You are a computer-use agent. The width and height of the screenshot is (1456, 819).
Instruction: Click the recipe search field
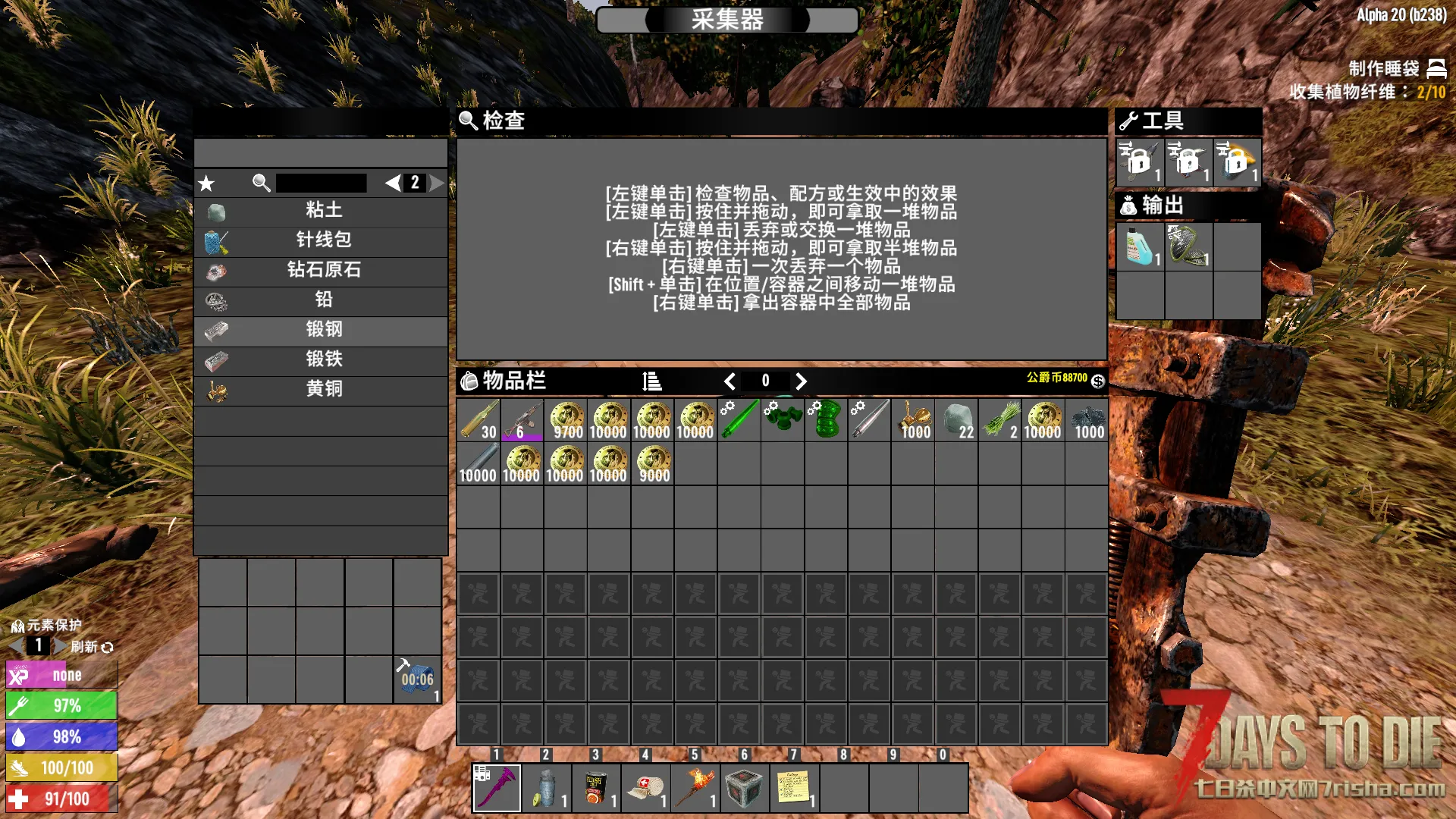coord(321,183)
